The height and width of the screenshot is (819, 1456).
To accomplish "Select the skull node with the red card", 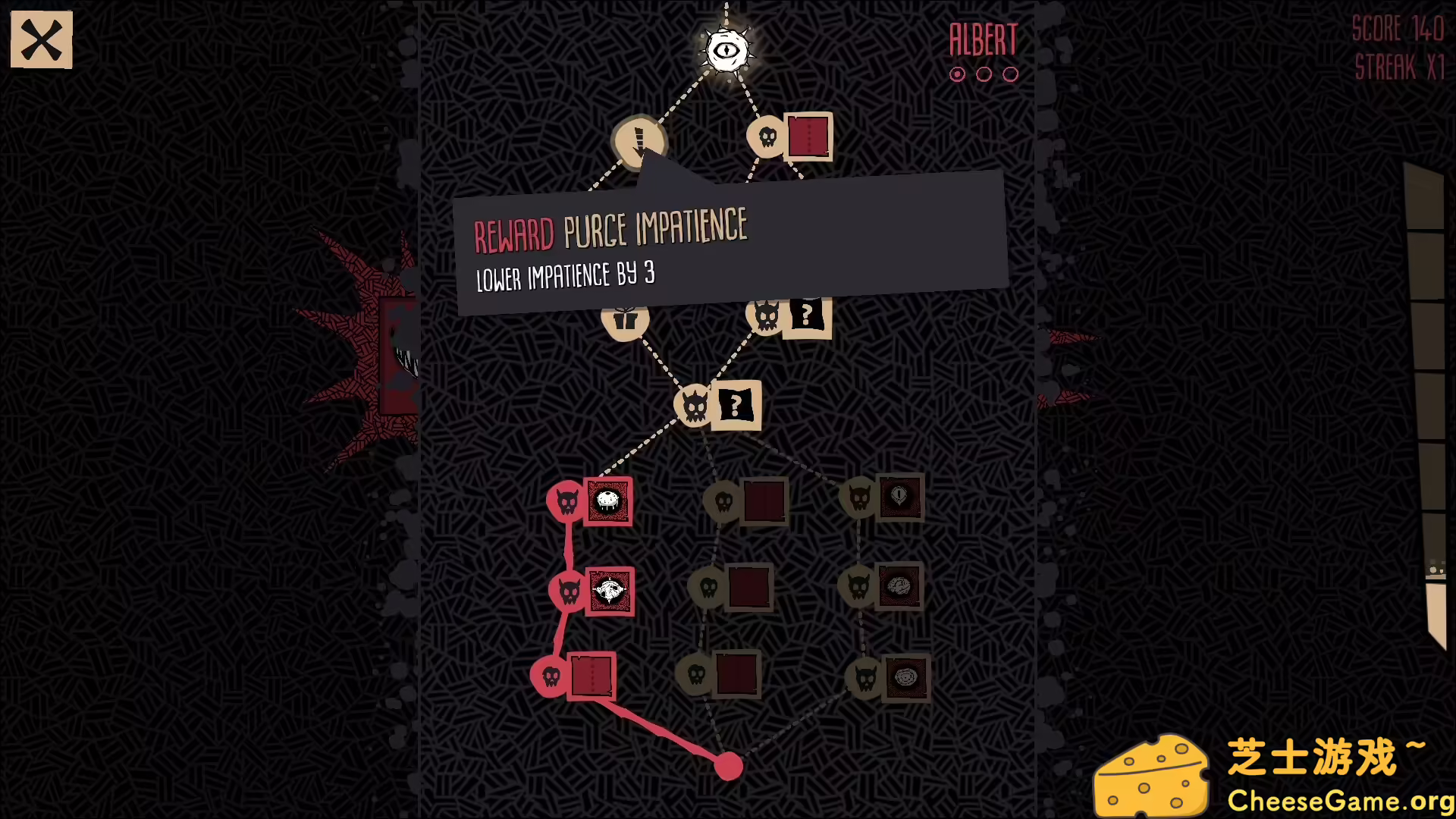I will point(789,136).
